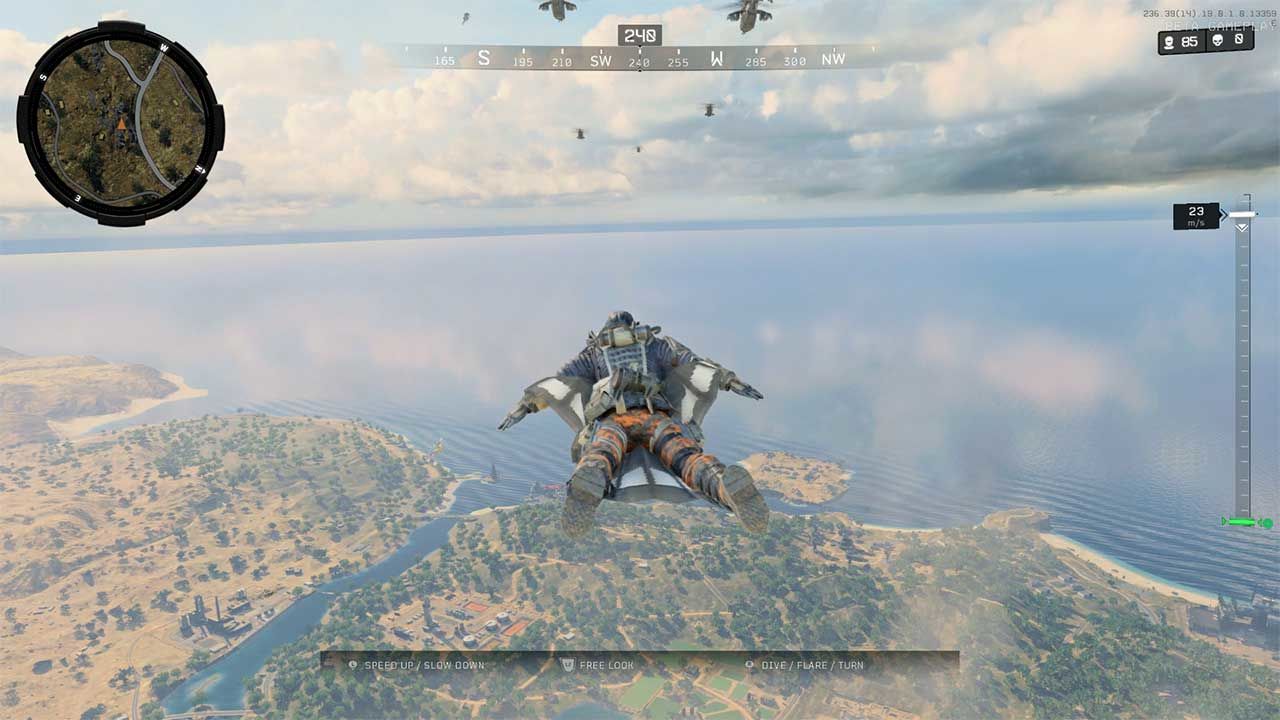This screenshot has width=1280, height=720.
Task: Click the mouse wheel icon beside Speed Up/Slow Down
Action: [x=352, y=665]
